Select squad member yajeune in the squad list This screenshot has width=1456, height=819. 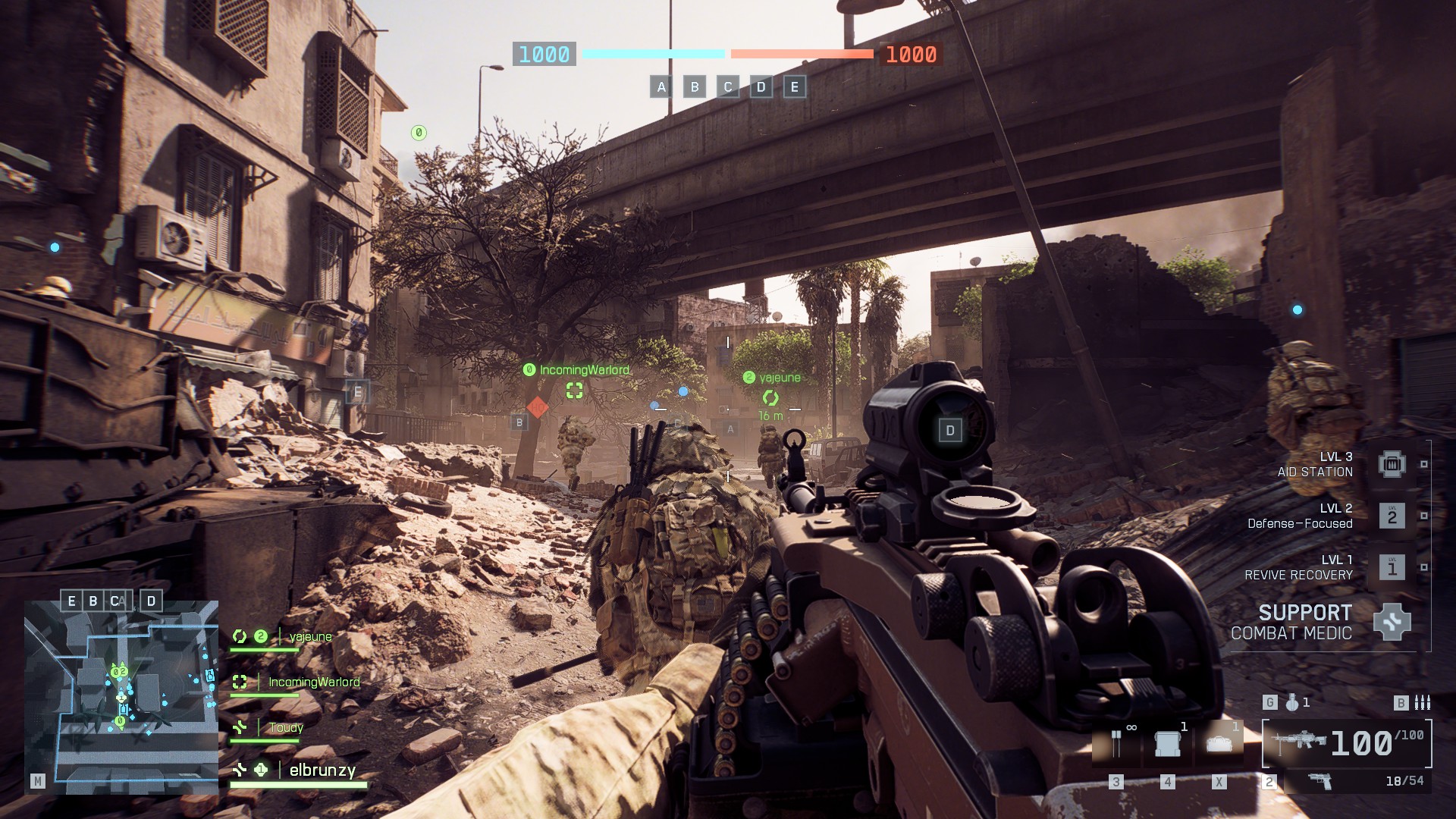tap(310, 637)
